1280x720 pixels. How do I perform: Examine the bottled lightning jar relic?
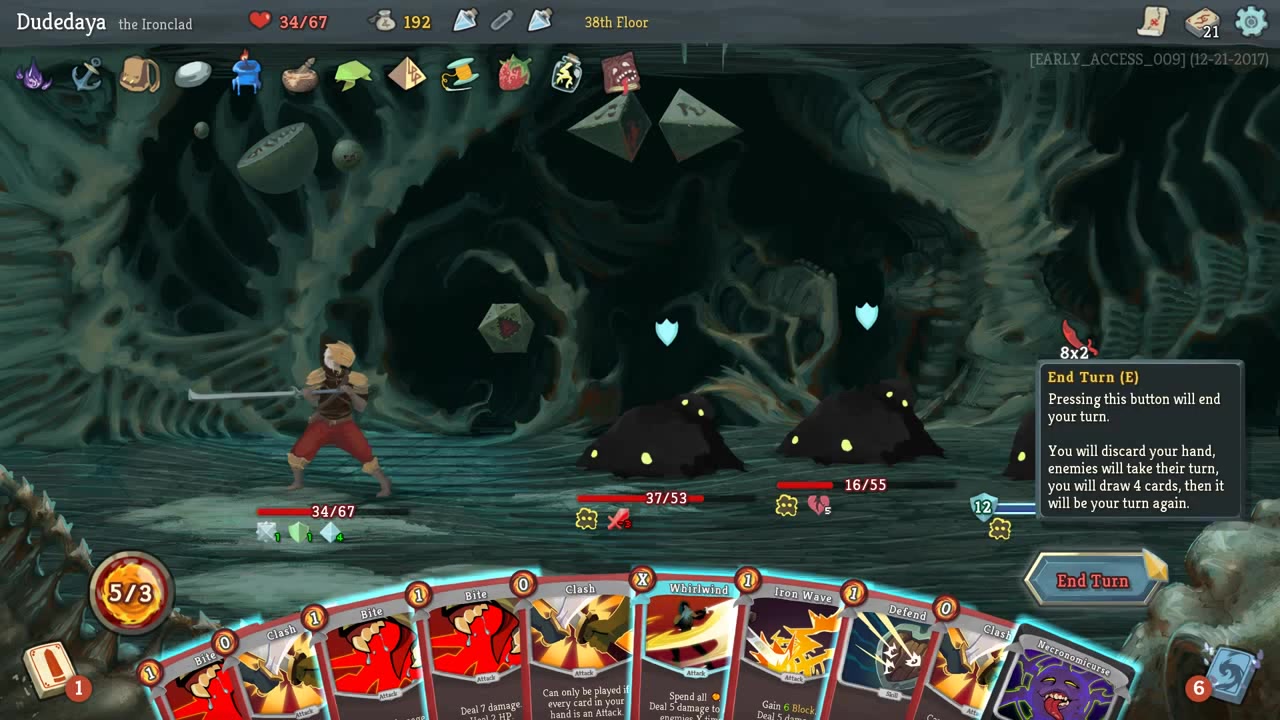click(x=567, y=75)
